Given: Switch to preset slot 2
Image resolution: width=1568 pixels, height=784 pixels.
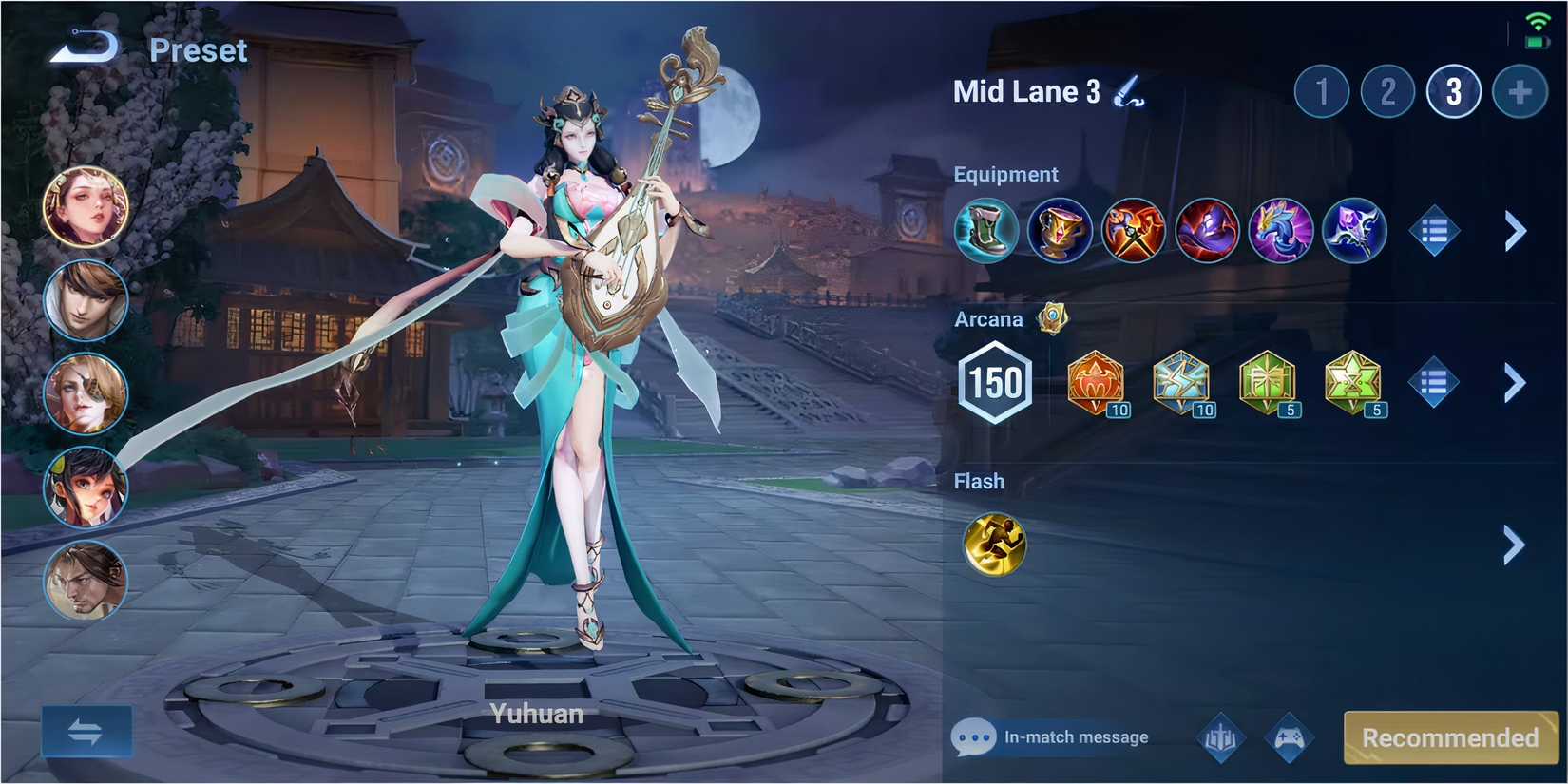Looking at the screenshot, I should (x=1387, y=92).
